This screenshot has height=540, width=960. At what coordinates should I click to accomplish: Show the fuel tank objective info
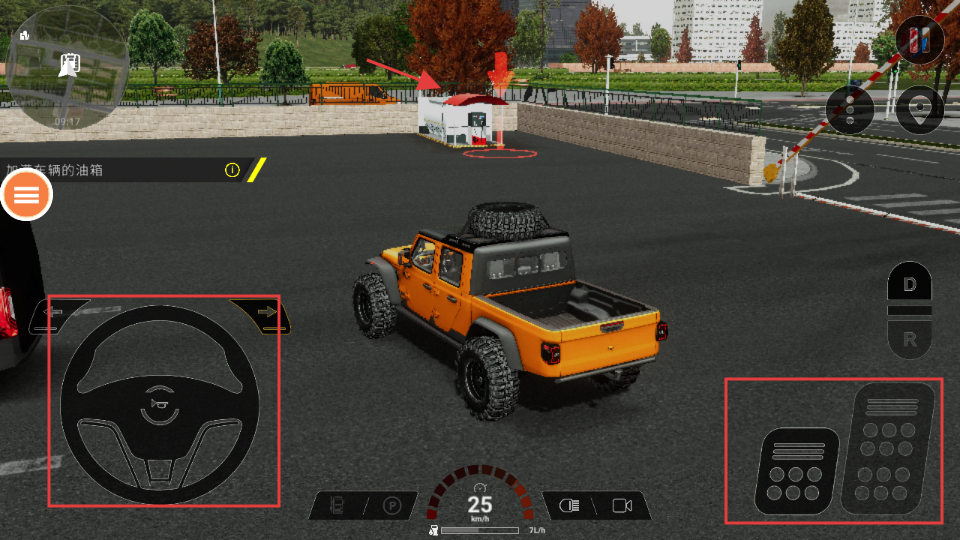pos(233,170)
